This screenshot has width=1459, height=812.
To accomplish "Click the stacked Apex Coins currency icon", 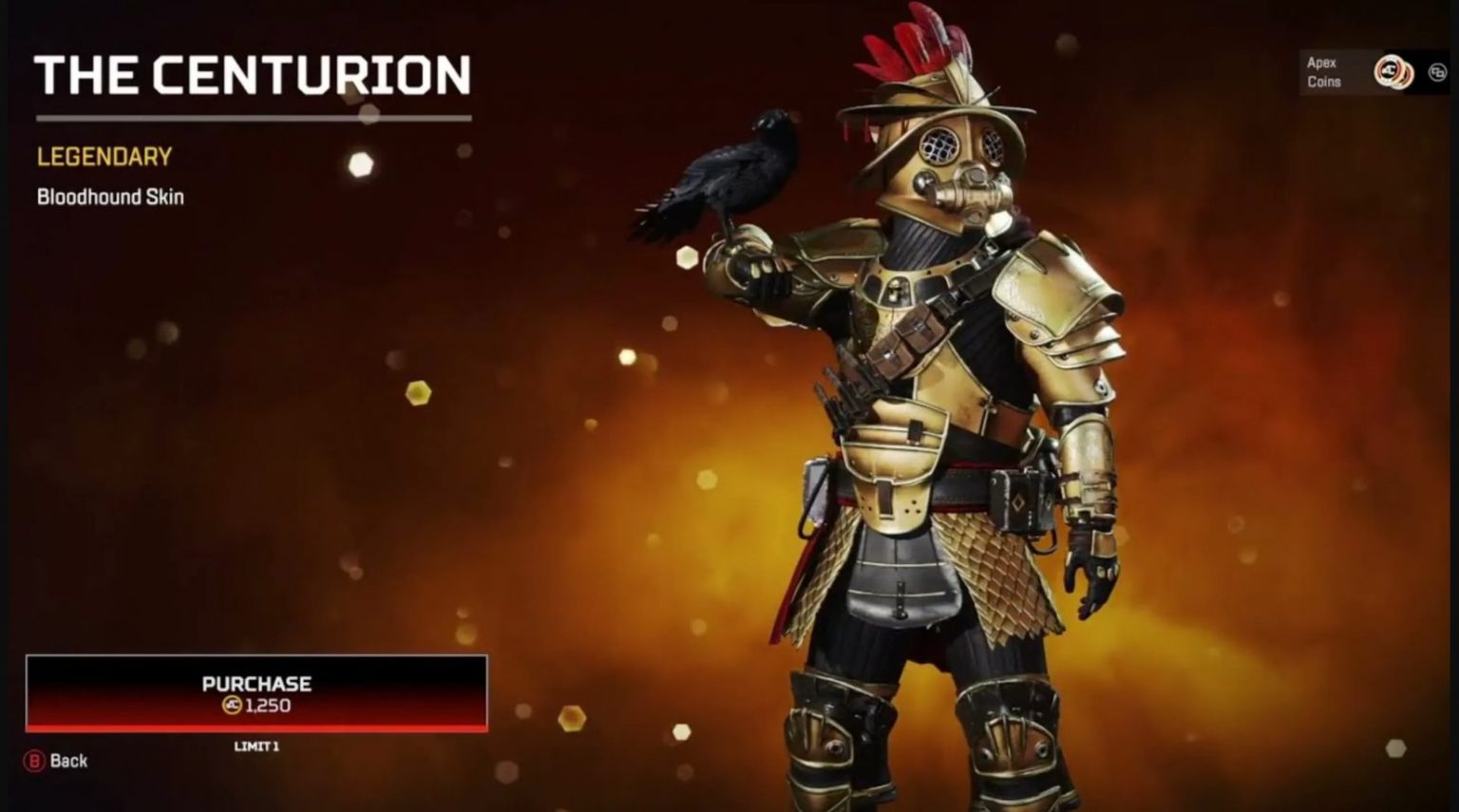I will (1393, 71).
